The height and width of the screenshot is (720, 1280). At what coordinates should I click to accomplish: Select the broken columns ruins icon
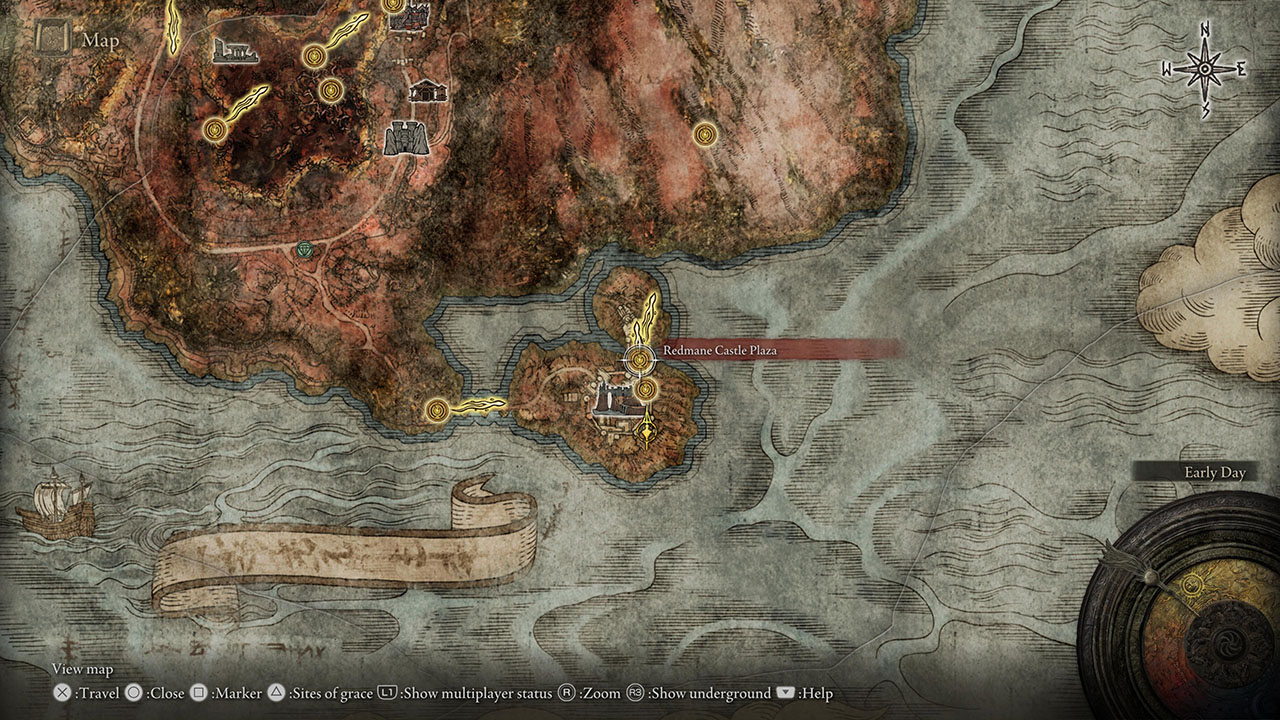[236, 50]
